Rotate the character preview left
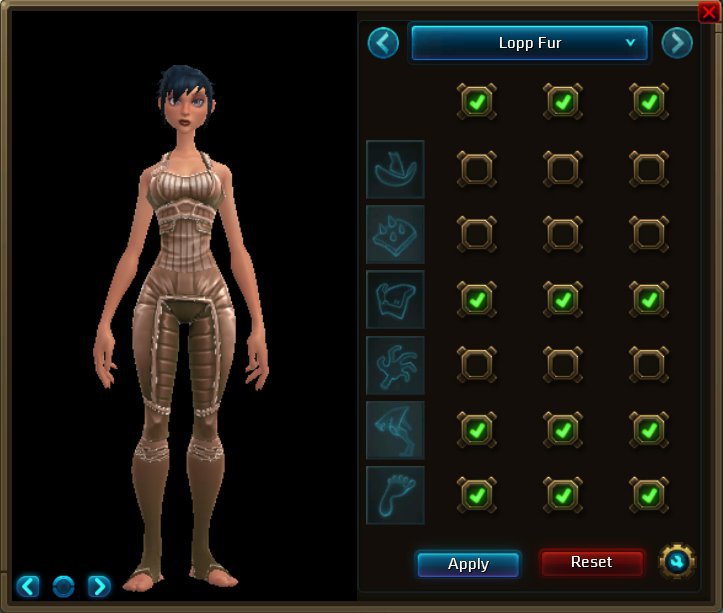The image size is (723, 613). (x=28, y=585)
